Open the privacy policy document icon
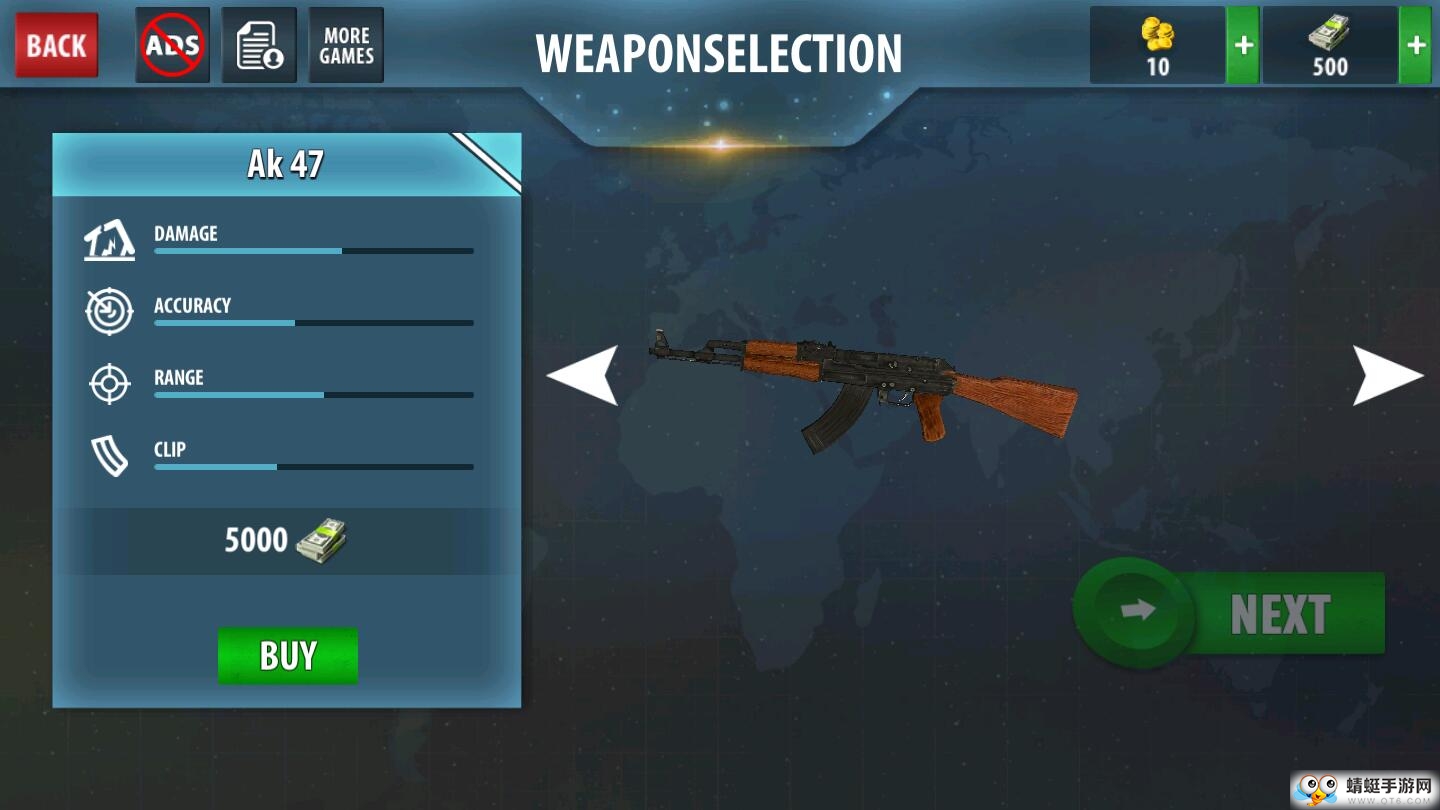The image size is (1440, 810). click(x=259, y=45)
